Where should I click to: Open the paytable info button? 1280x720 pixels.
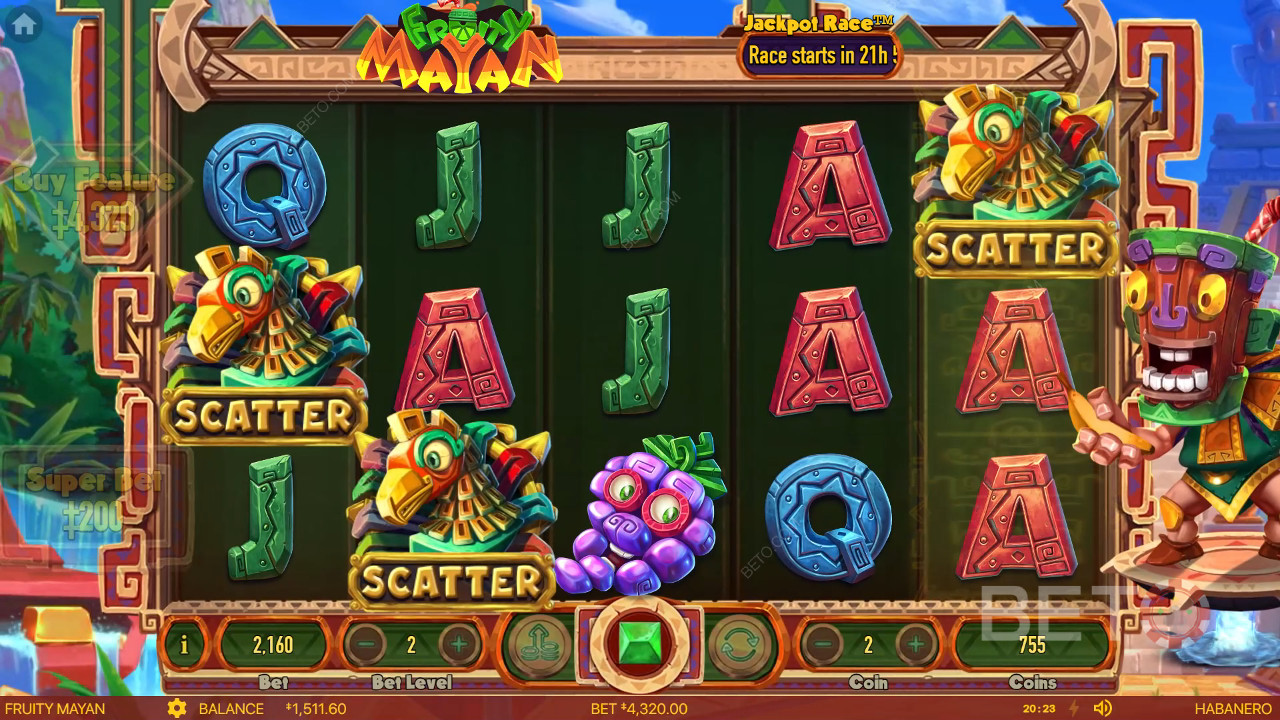point(184,645)
